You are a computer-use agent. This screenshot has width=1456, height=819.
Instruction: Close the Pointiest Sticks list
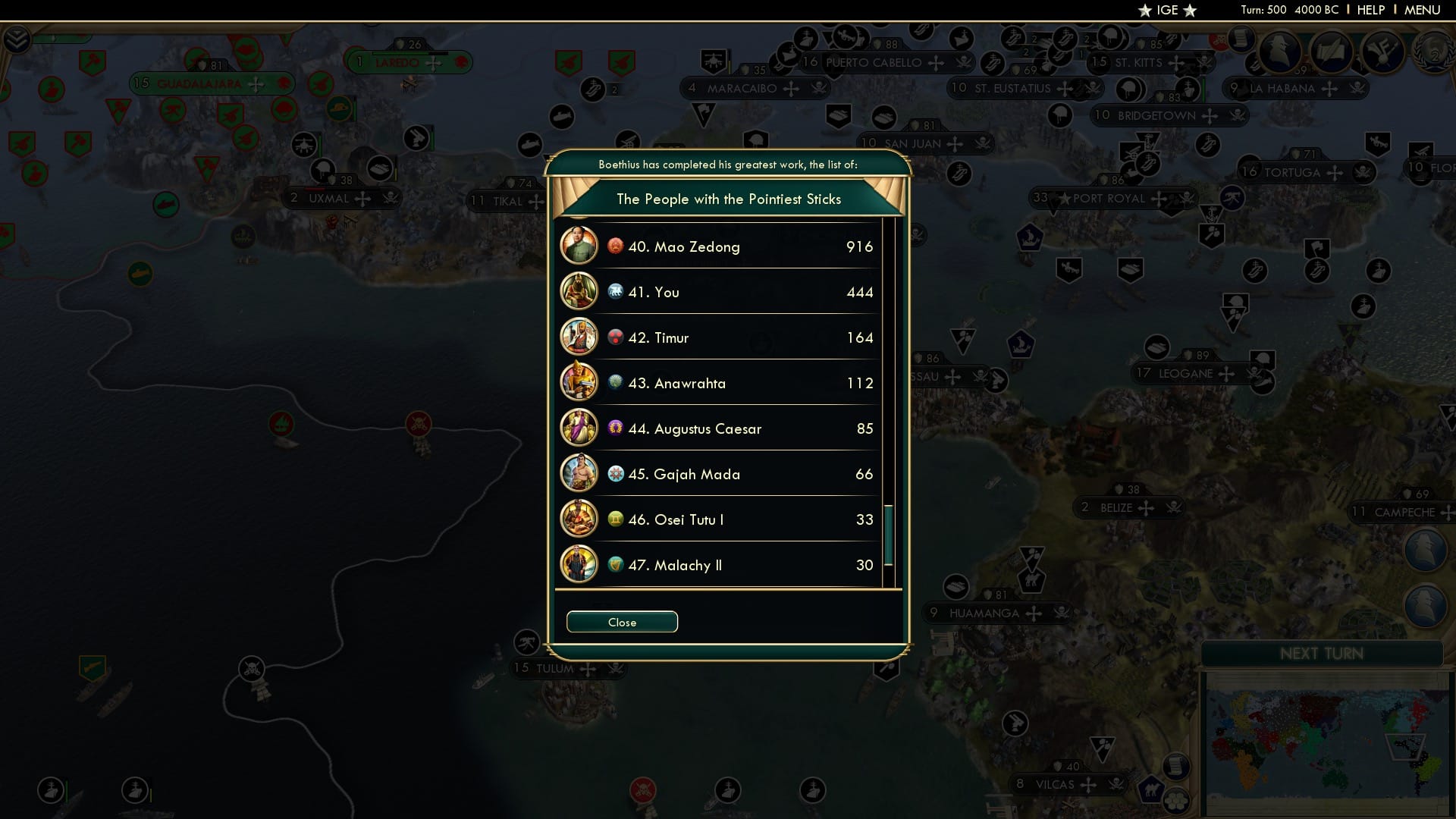tap(622, 622)
